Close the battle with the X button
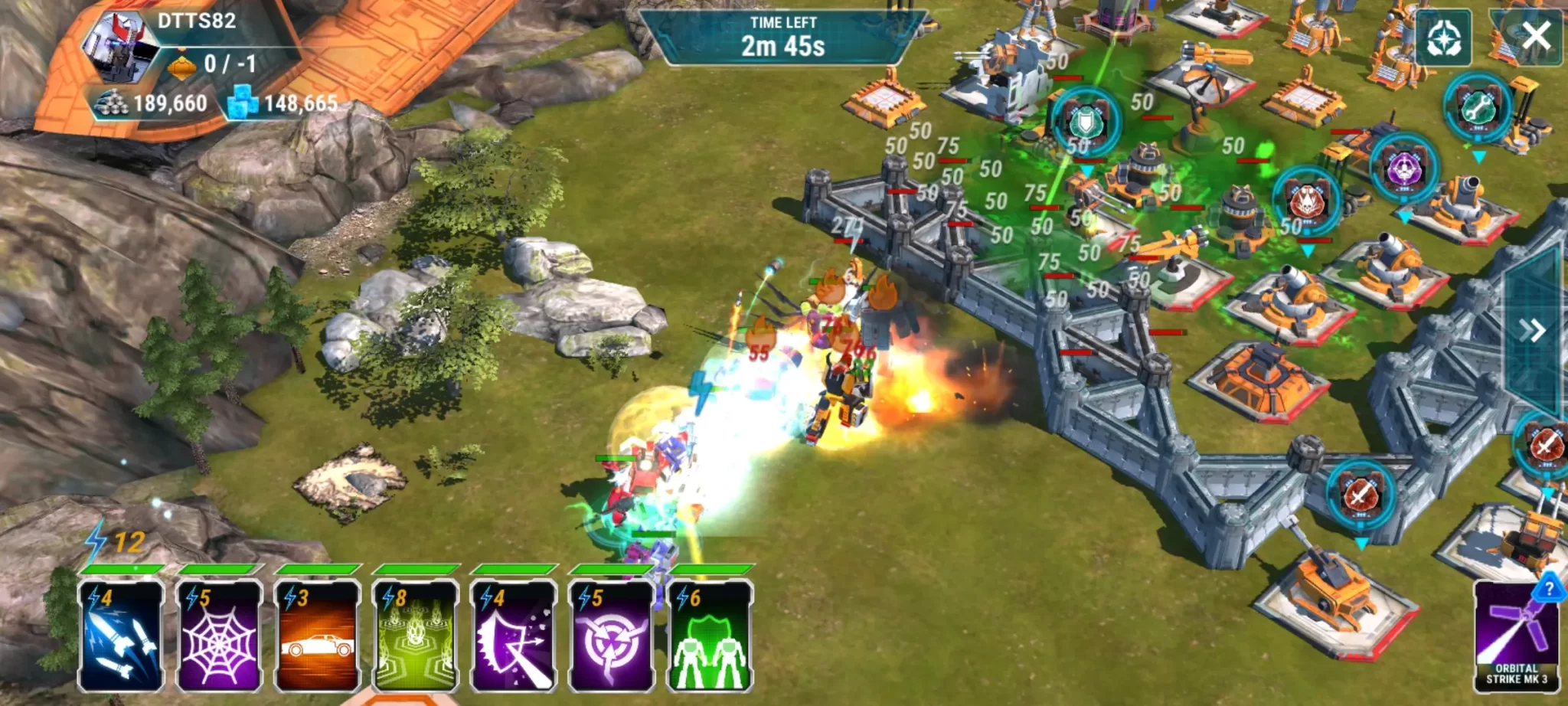This screenshot has width=1568, height=706. [x=1535, y=36]
